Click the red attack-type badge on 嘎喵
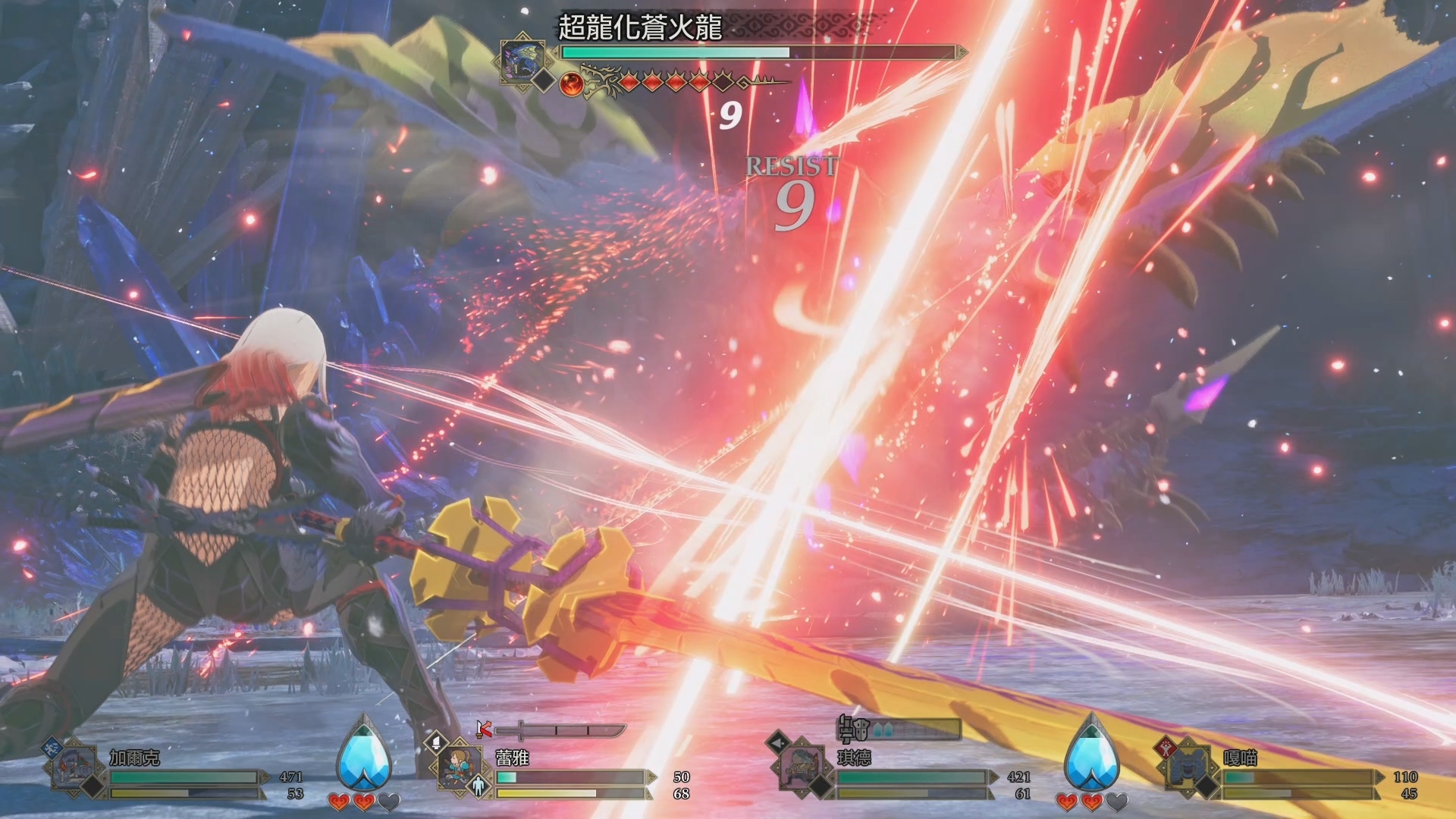Image resolution: width=1456 pixels, height=819 pixels. 1165,747
